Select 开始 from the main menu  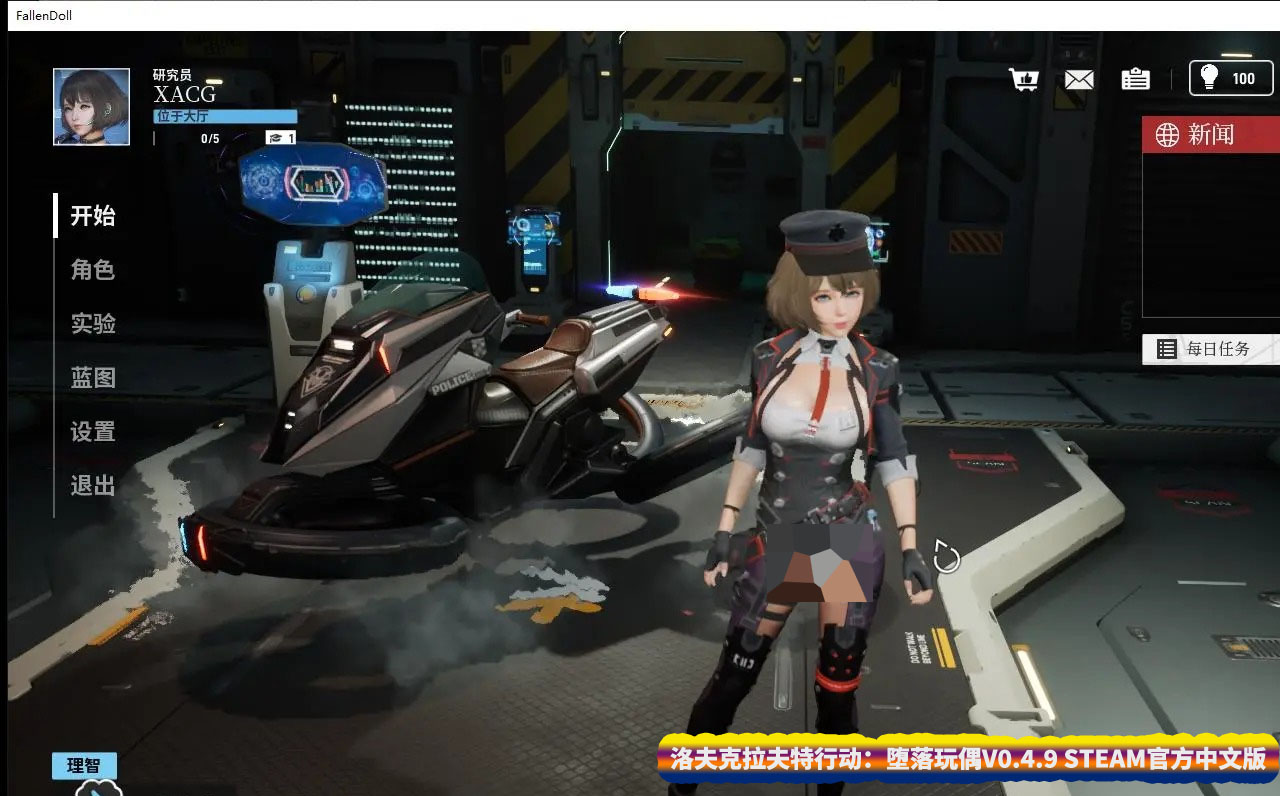pos(94,215)
